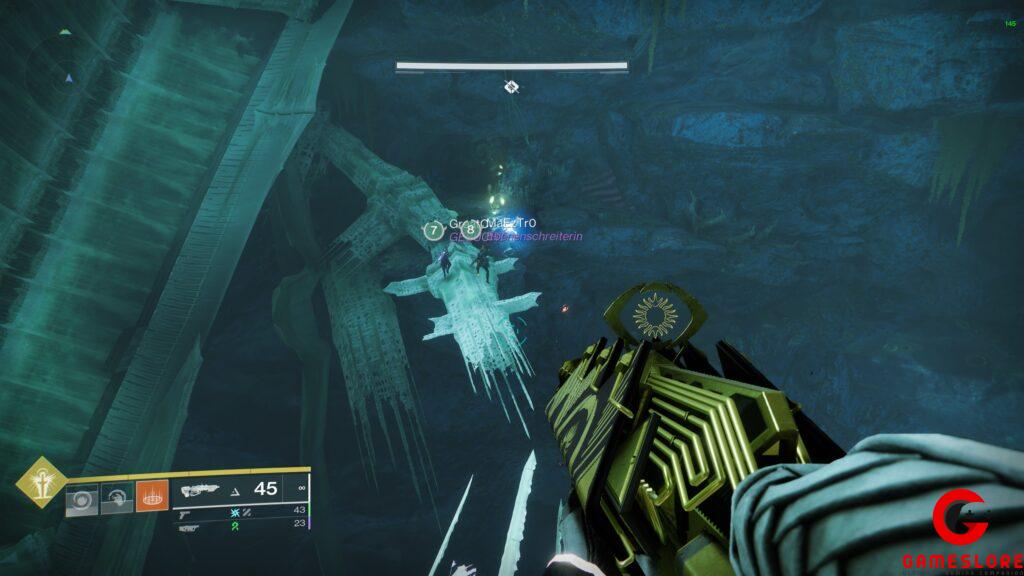Use the melee ability icon
The image size is (1024, 576).
[117, 497]
